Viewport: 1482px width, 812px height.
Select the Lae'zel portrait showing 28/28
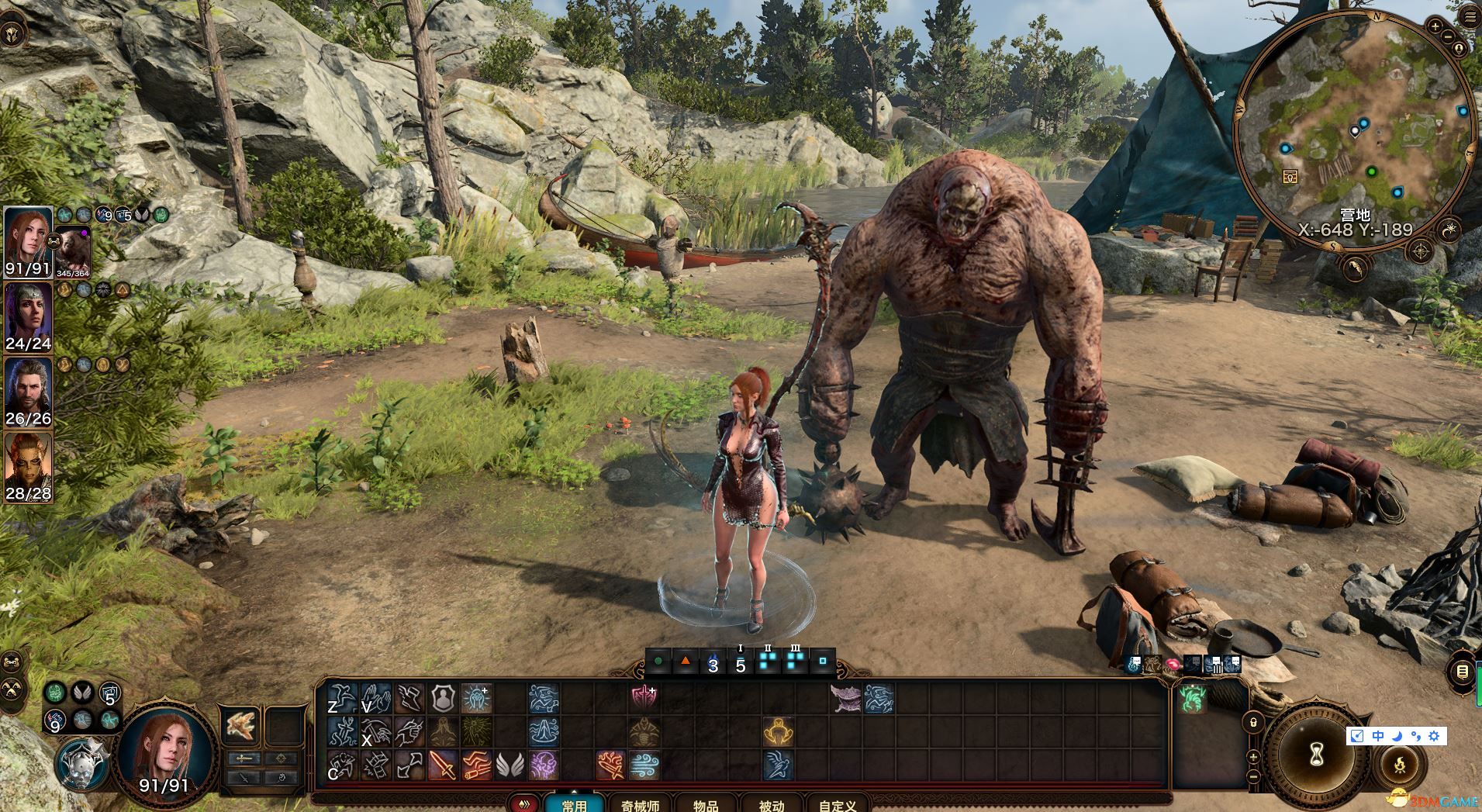pos(28,466)
